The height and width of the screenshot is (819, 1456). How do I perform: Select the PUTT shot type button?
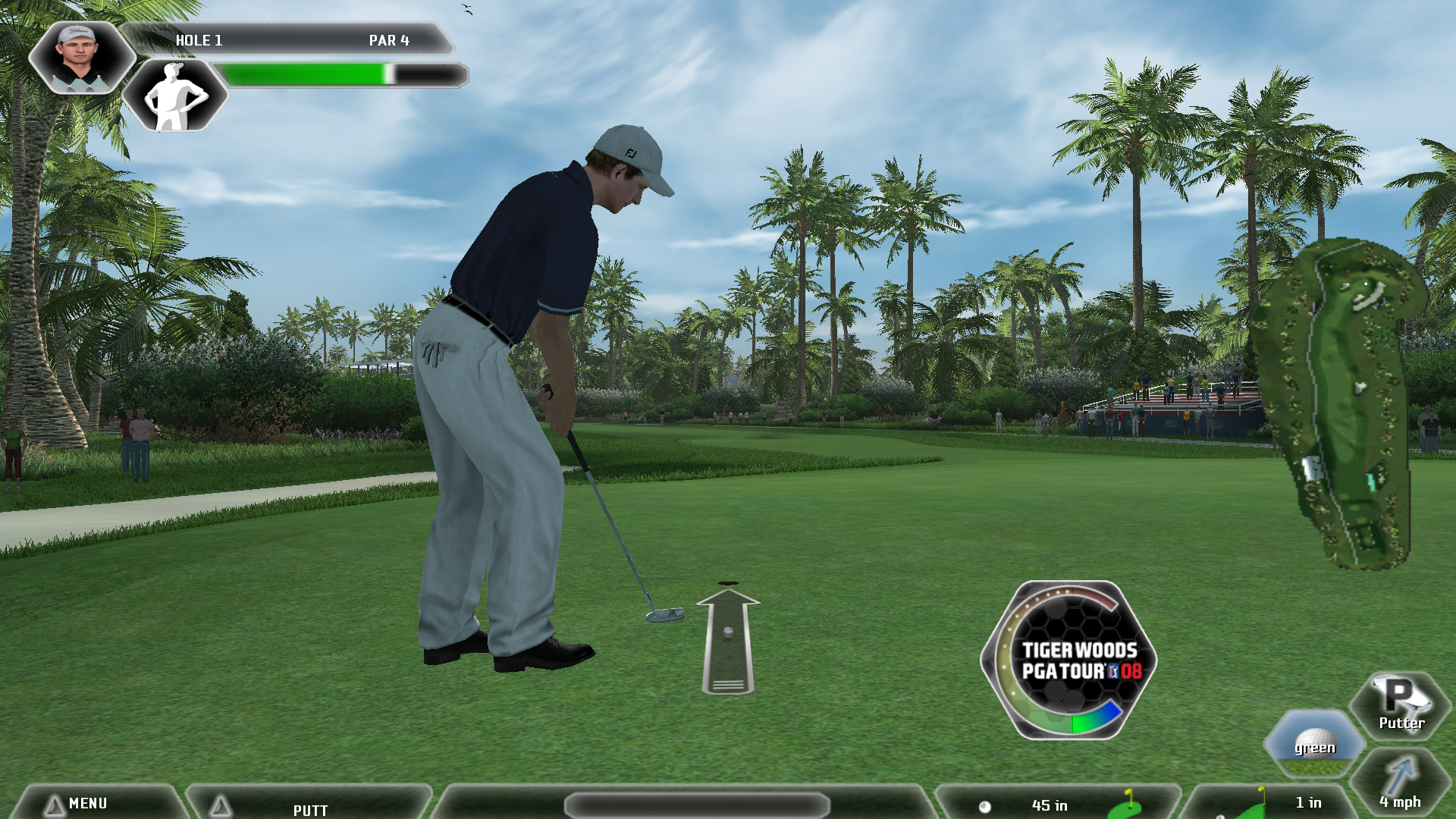309,808
